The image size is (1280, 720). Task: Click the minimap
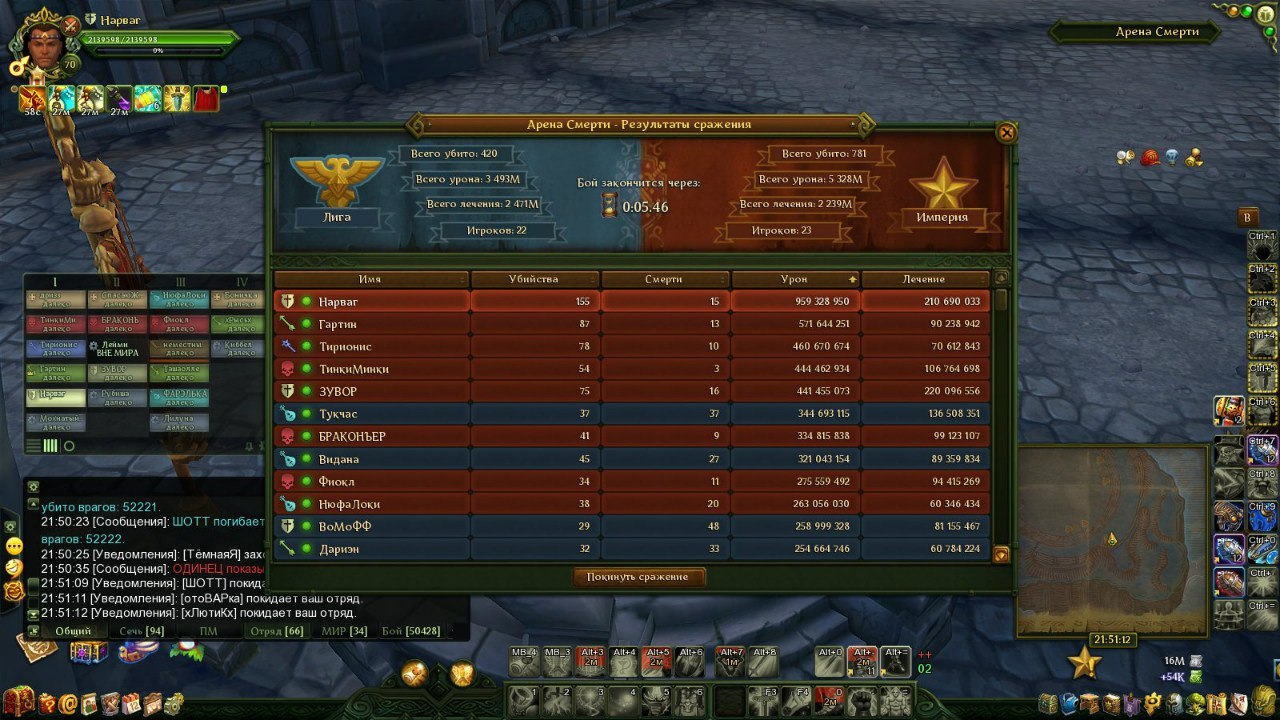pos(1111,540)
